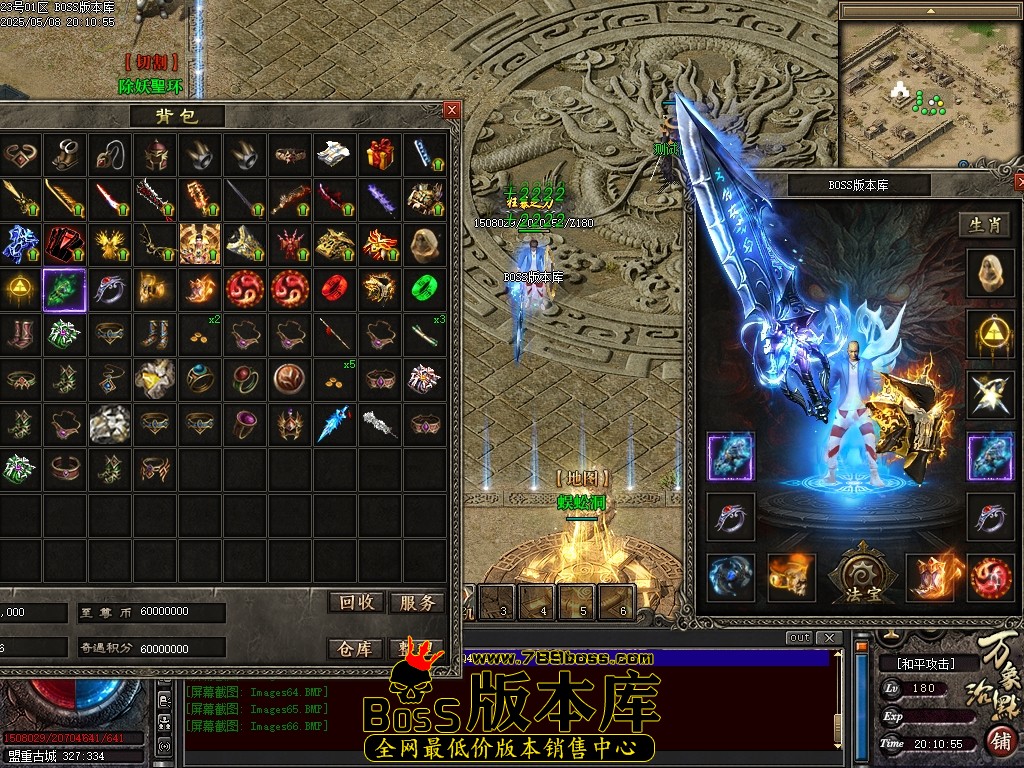The height and width of the screenshot is (768, 1024).
Task: Click the 回收 recycle button
Action: [x=357, y=602]
